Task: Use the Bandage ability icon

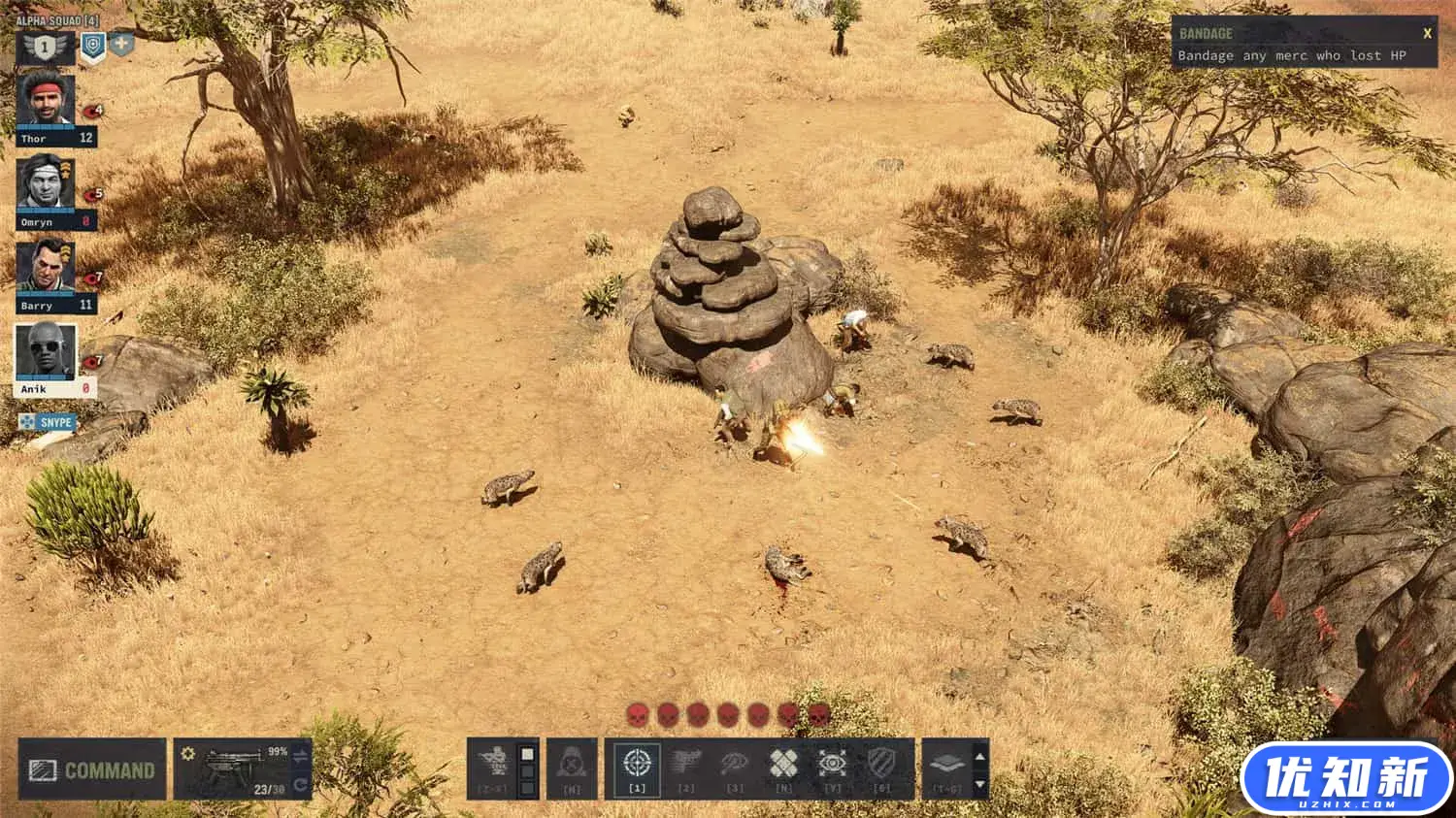Action: click(x=783, y=766)
